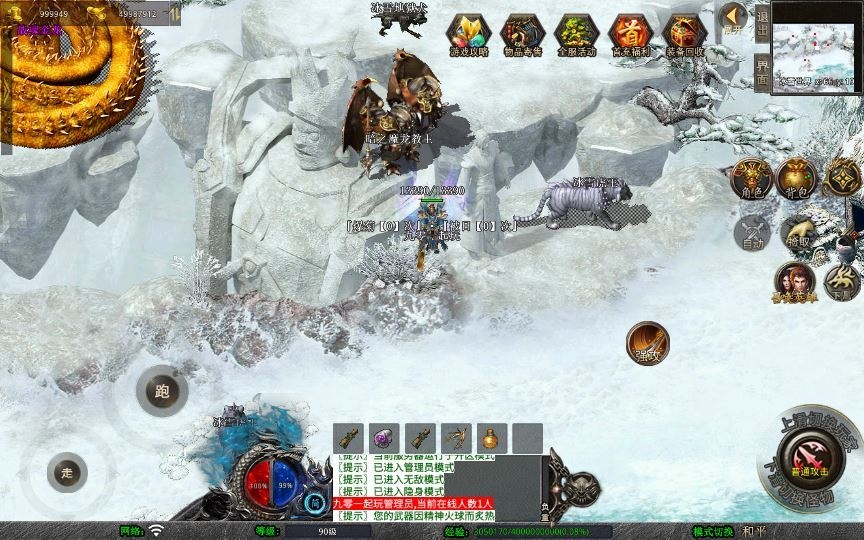This screenshot has width=864, height=540.
Task: Open the 物品寄售 item consignment icon
Action: [521, 34]
